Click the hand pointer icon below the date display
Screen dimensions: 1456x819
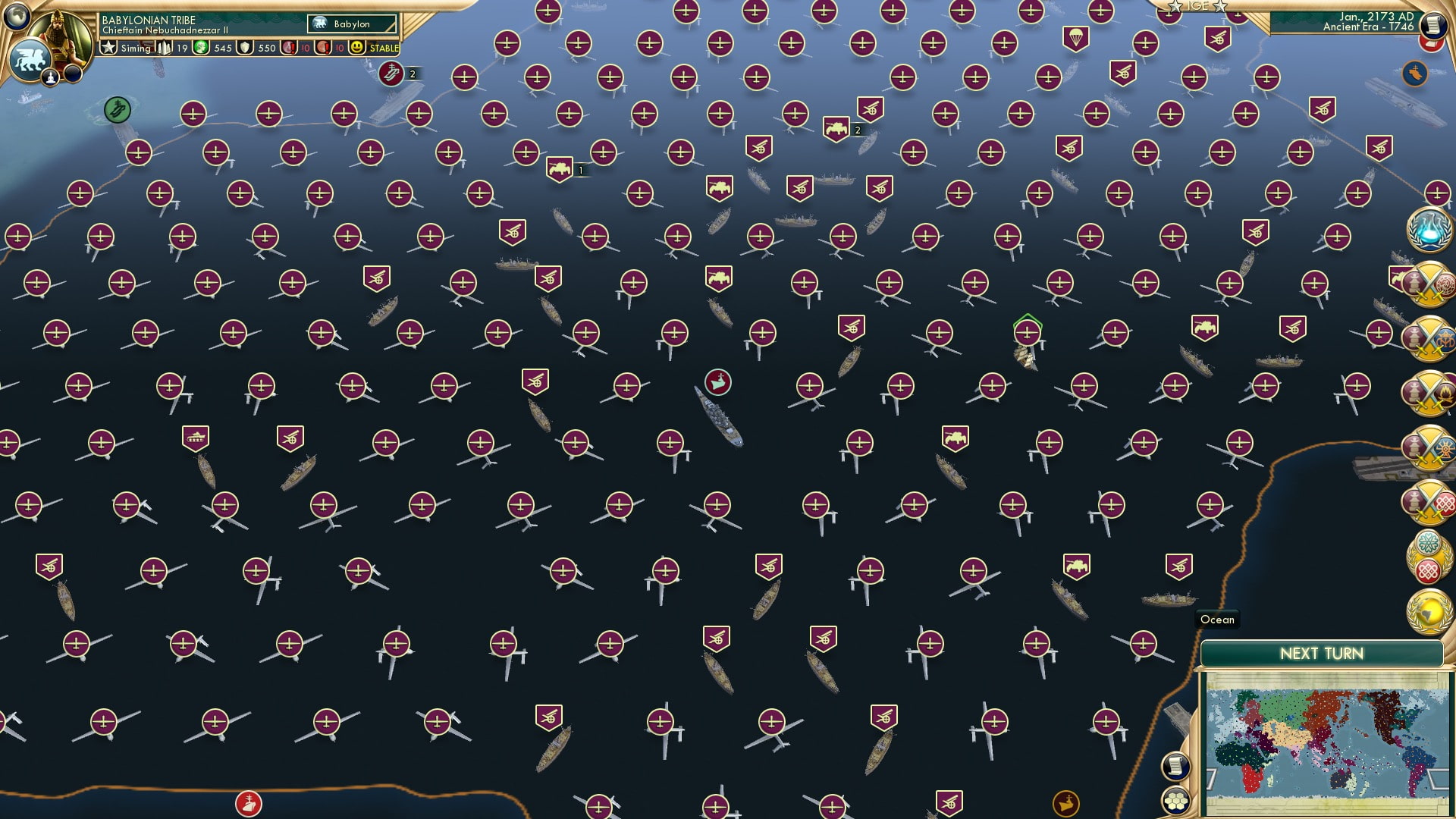pyautogui.click(x=1414, y=73)
